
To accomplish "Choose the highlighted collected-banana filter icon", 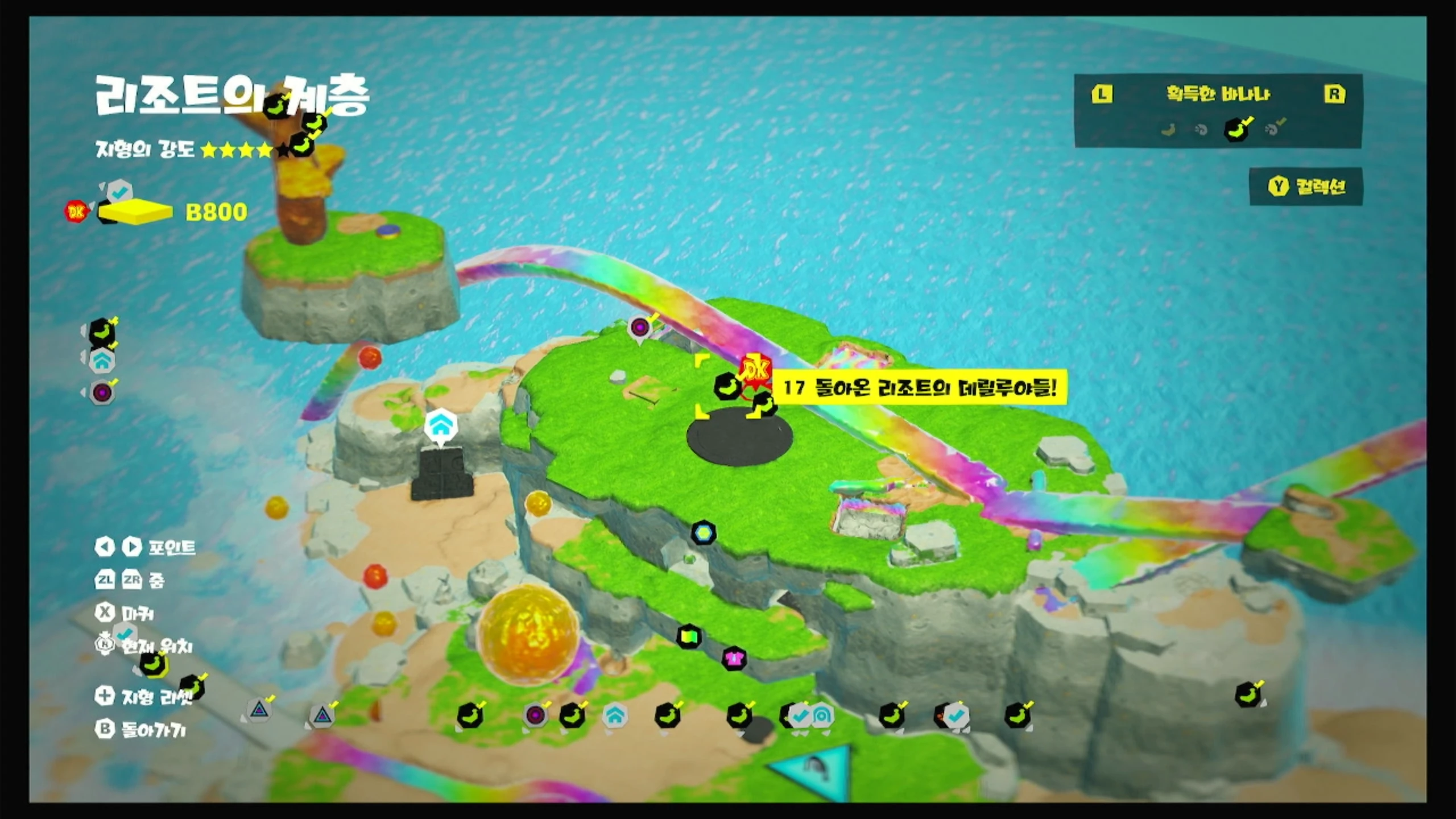I will (x=1236, y=130).
